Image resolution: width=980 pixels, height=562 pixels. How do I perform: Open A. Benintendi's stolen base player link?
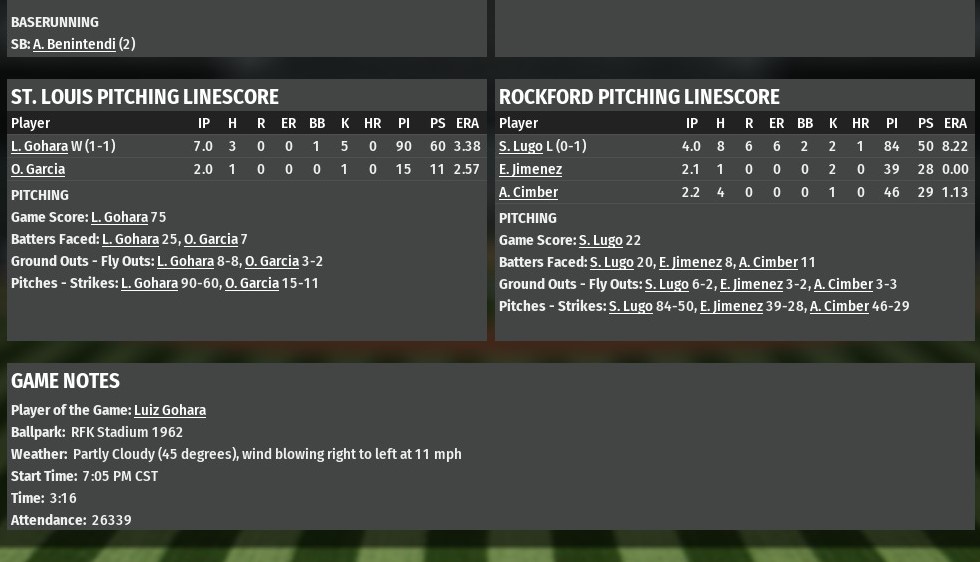(x=74, y=44)
